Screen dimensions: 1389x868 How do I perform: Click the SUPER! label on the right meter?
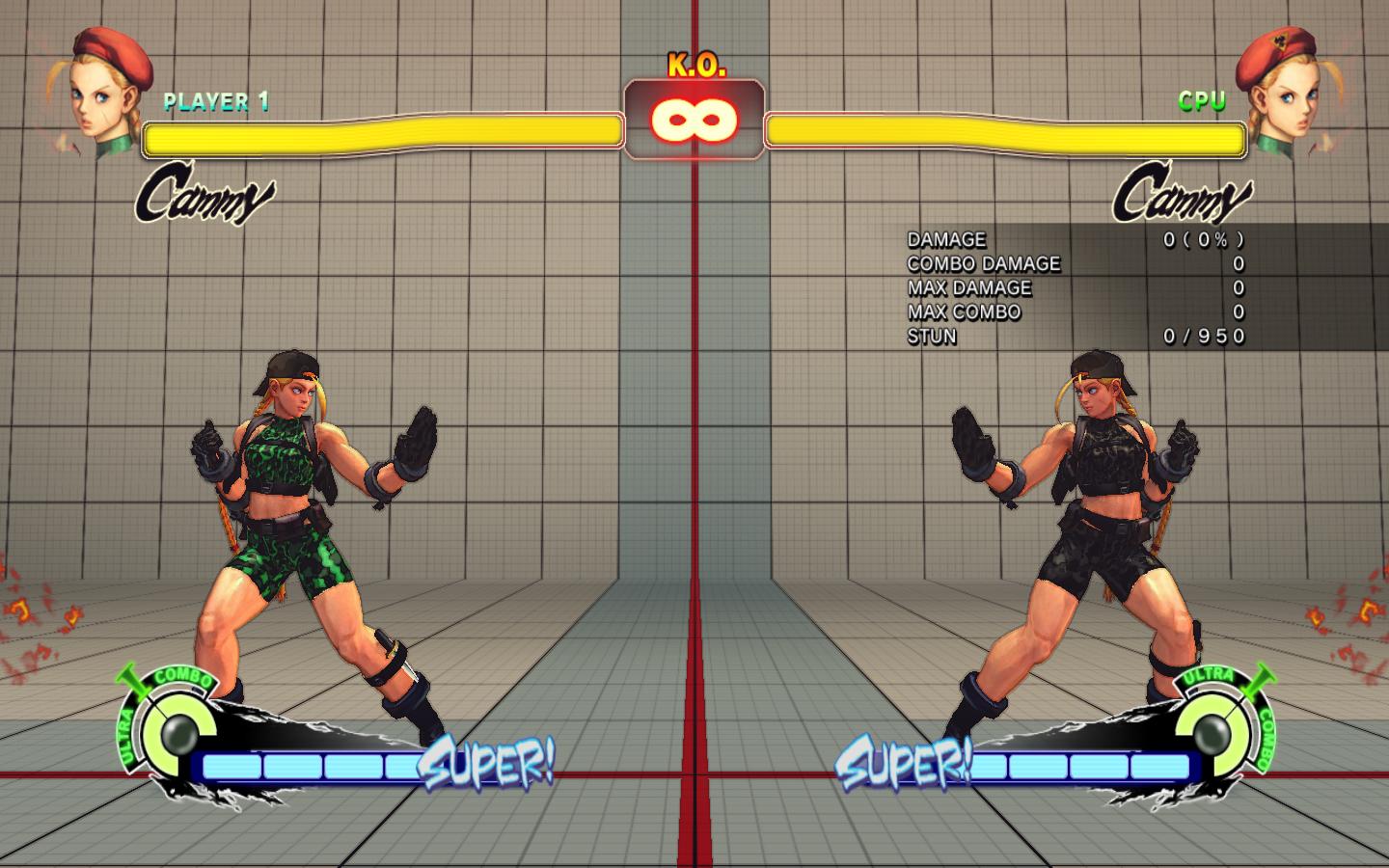click(902, 765)
